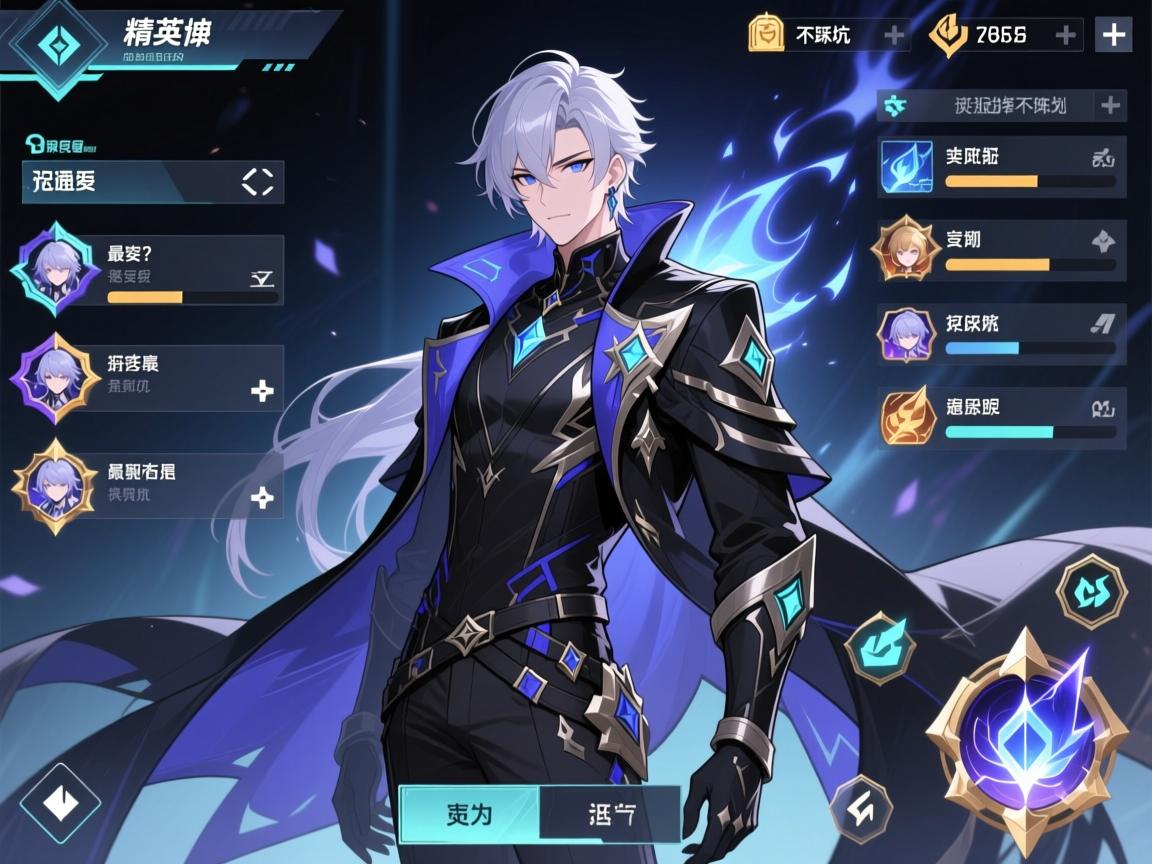The image size is (1152, 864).
Task: Select the blue lightning skill row
Action: pyautogui.click(x=1001, y=167)
